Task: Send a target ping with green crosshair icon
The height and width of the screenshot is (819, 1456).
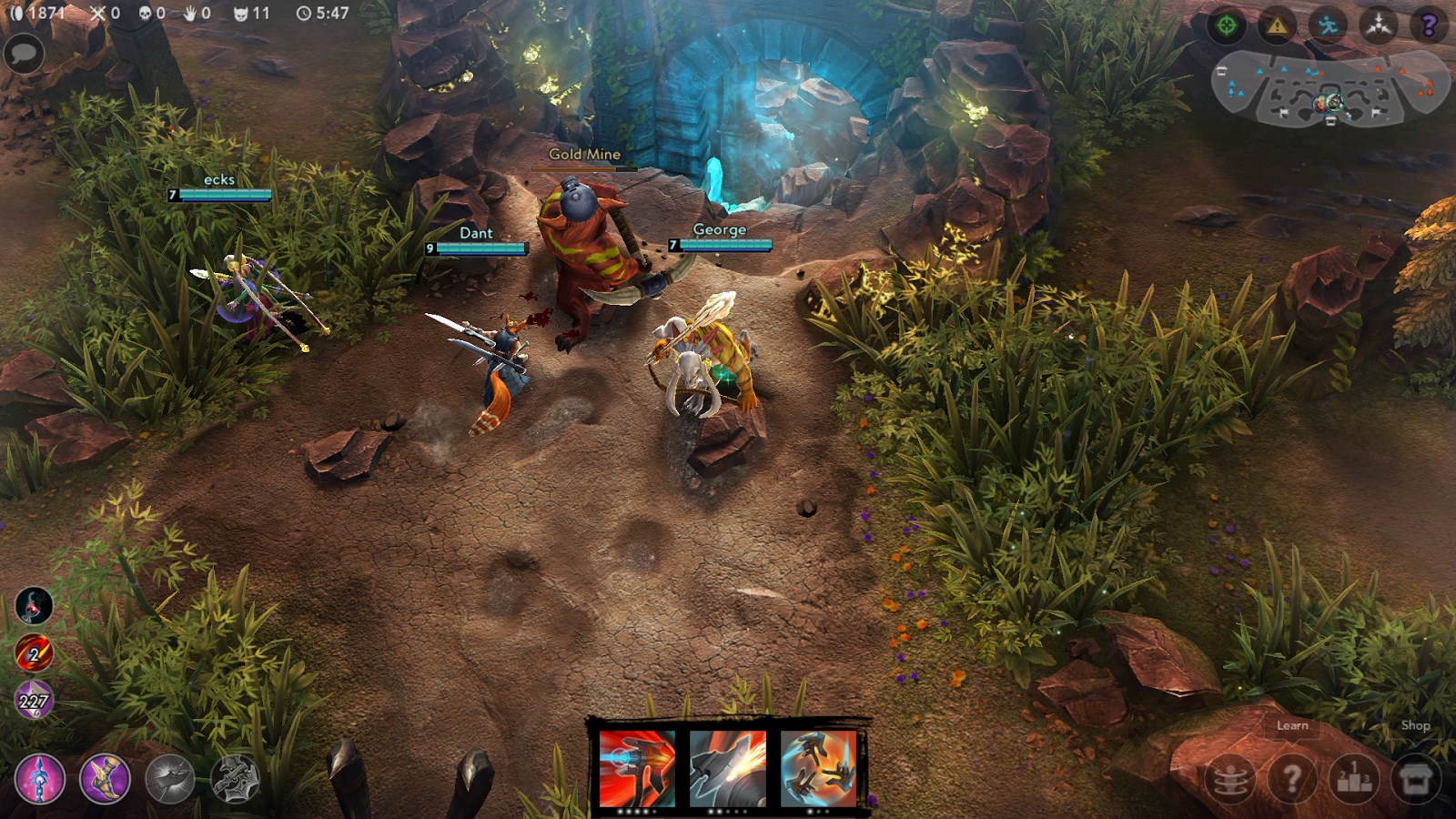Action: 1228,25
